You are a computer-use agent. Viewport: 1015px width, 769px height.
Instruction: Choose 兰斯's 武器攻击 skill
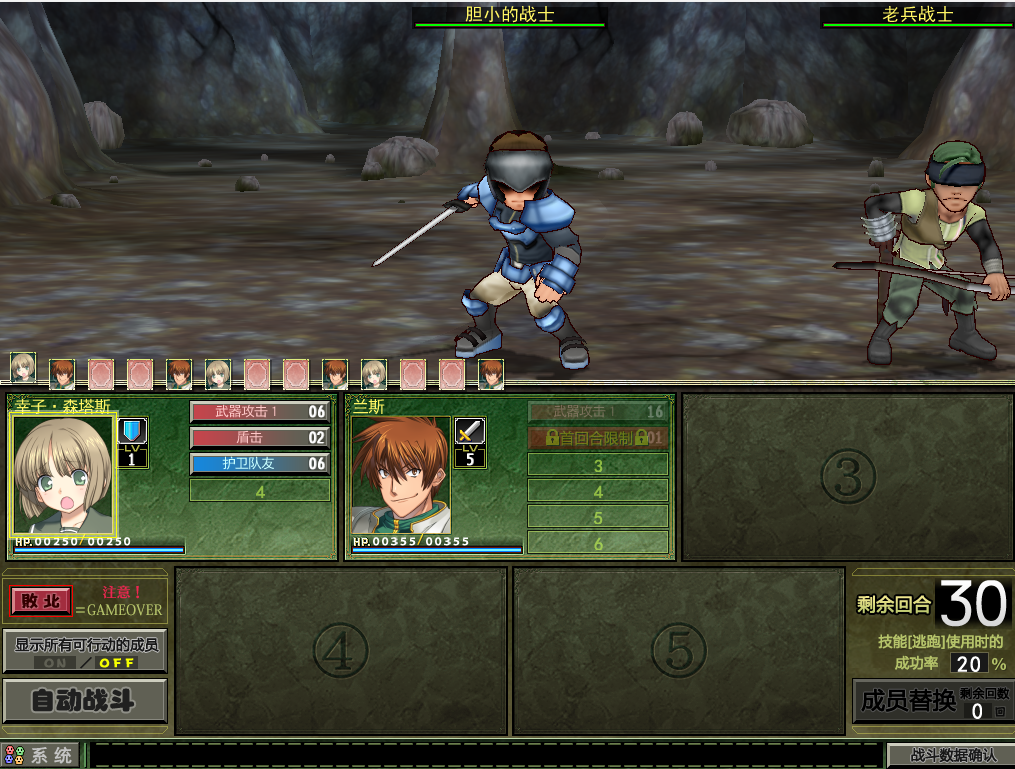click(x=597, y=412)
